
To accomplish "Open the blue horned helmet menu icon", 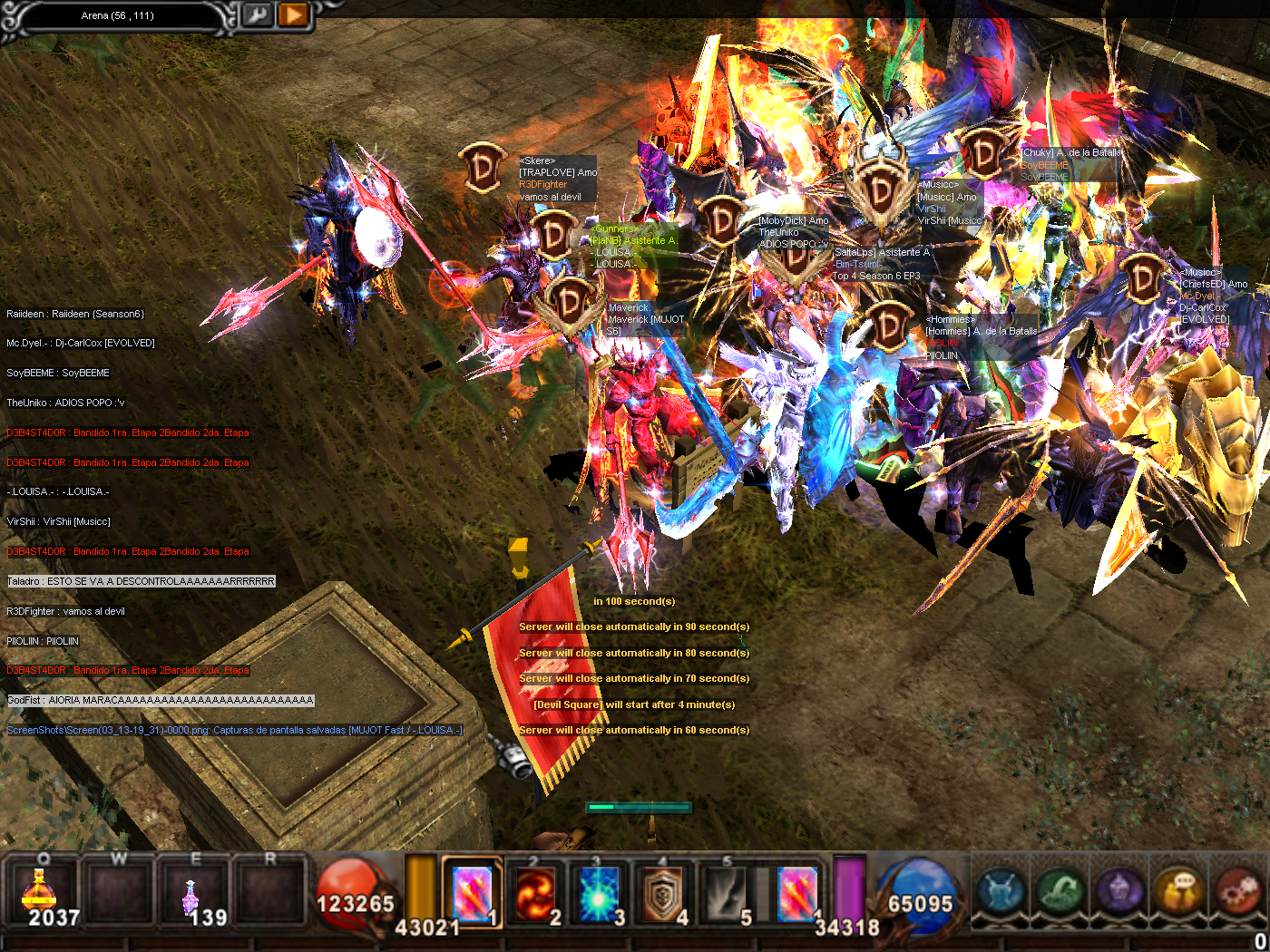I will click(1001, 891).
